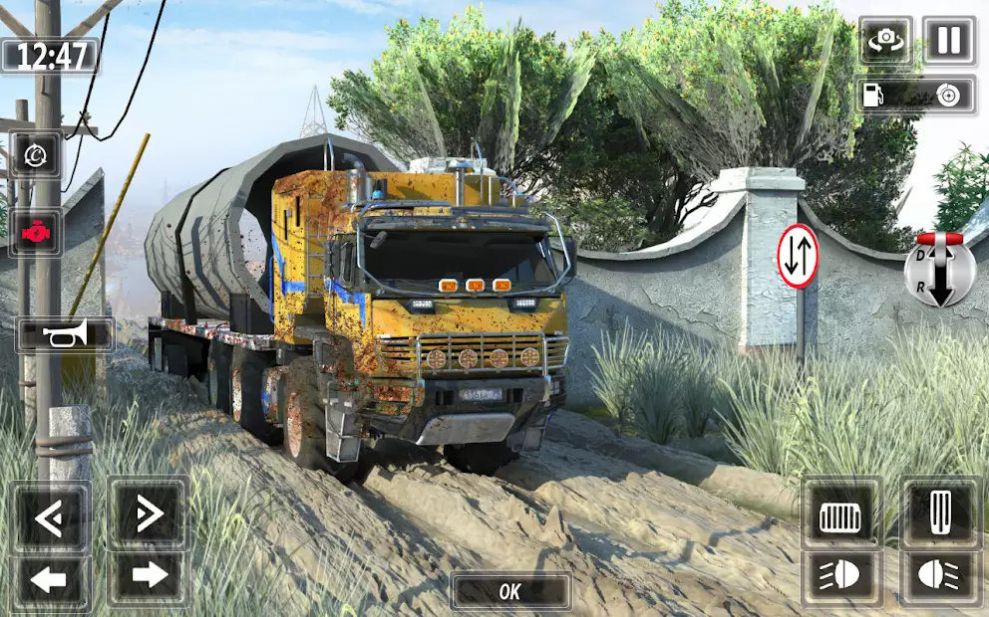Hit the wide brake pedal
Image resolution: width=989 pixels, height=617 pixels.
point(840,516)
